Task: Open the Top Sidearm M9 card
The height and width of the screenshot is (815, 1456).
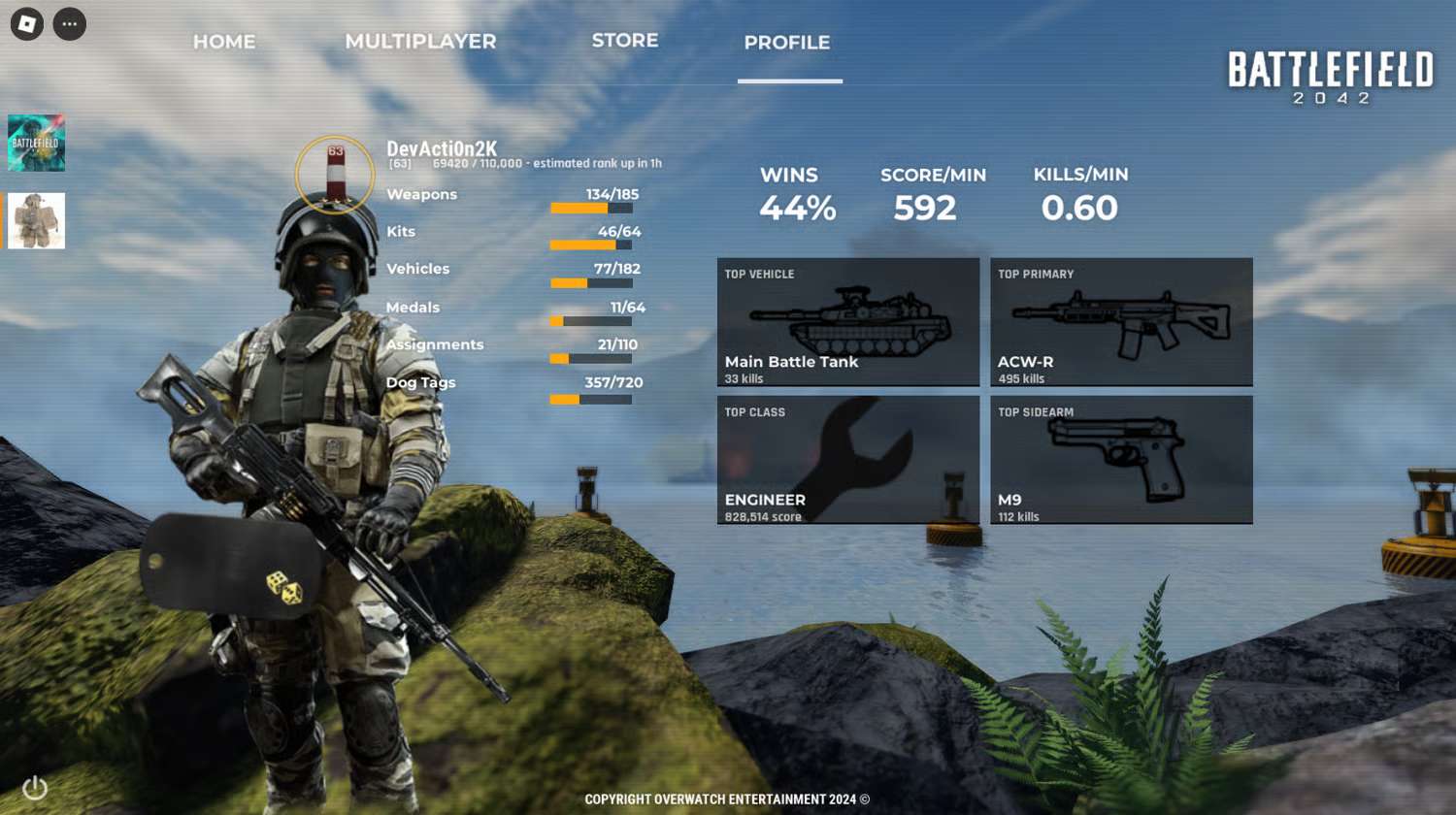Action: (1121, 460)
